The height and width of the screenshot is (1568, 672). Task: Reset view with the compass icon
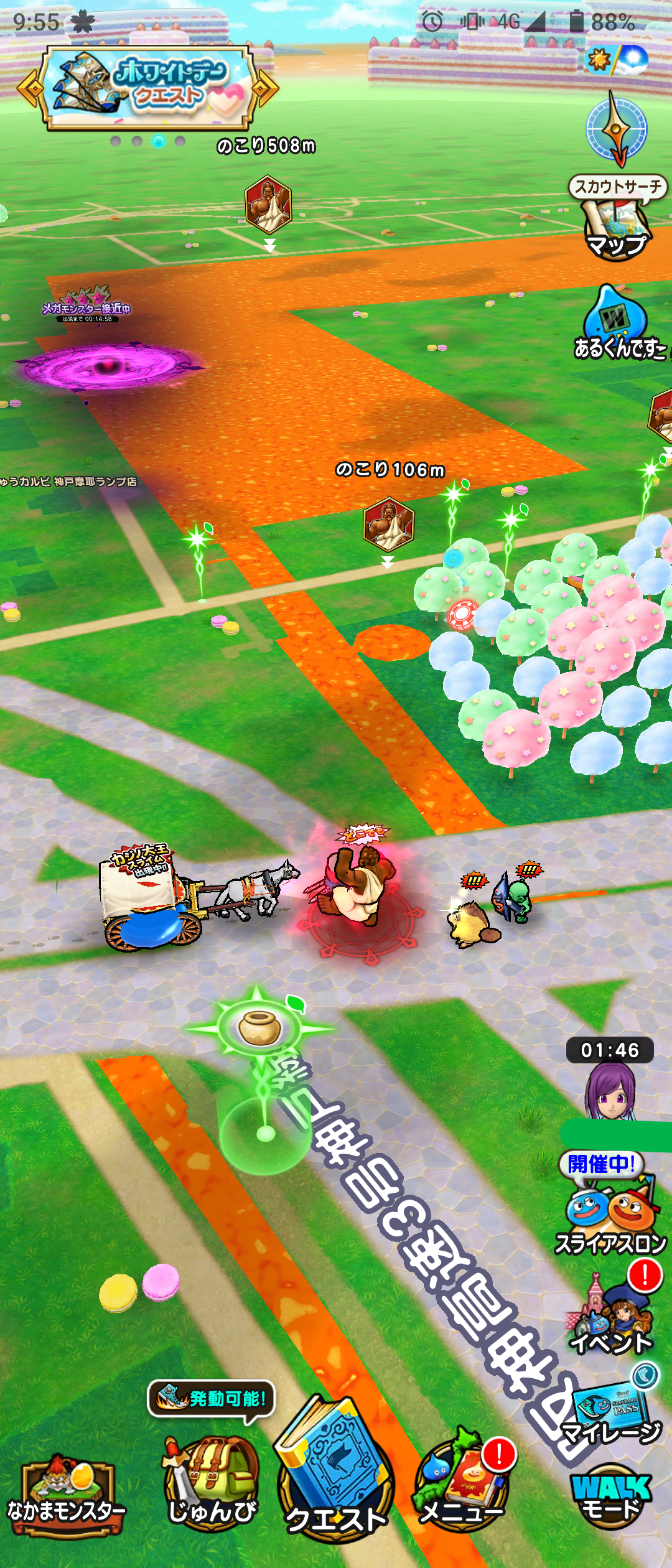point(617,129)
